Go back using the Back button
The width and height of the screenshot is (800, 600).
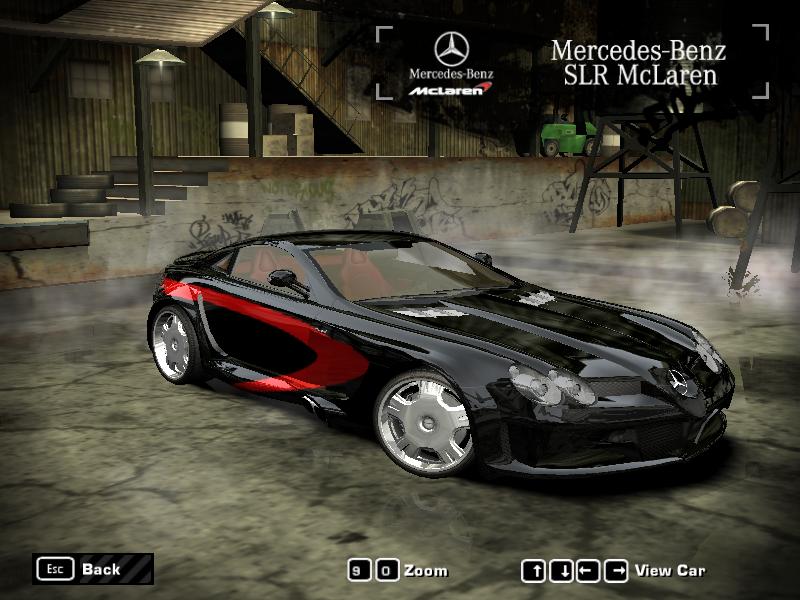[x=92, y=569]
